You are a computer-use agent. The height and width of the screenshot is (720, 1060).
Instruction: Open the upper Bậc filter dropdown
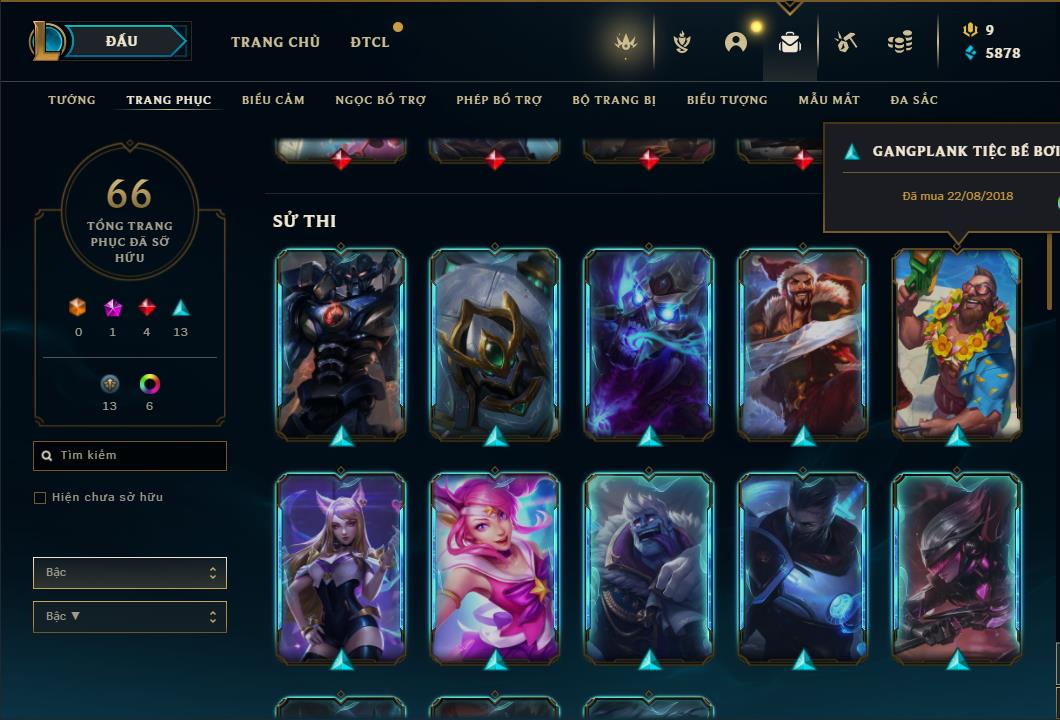[x=130, y=573]
